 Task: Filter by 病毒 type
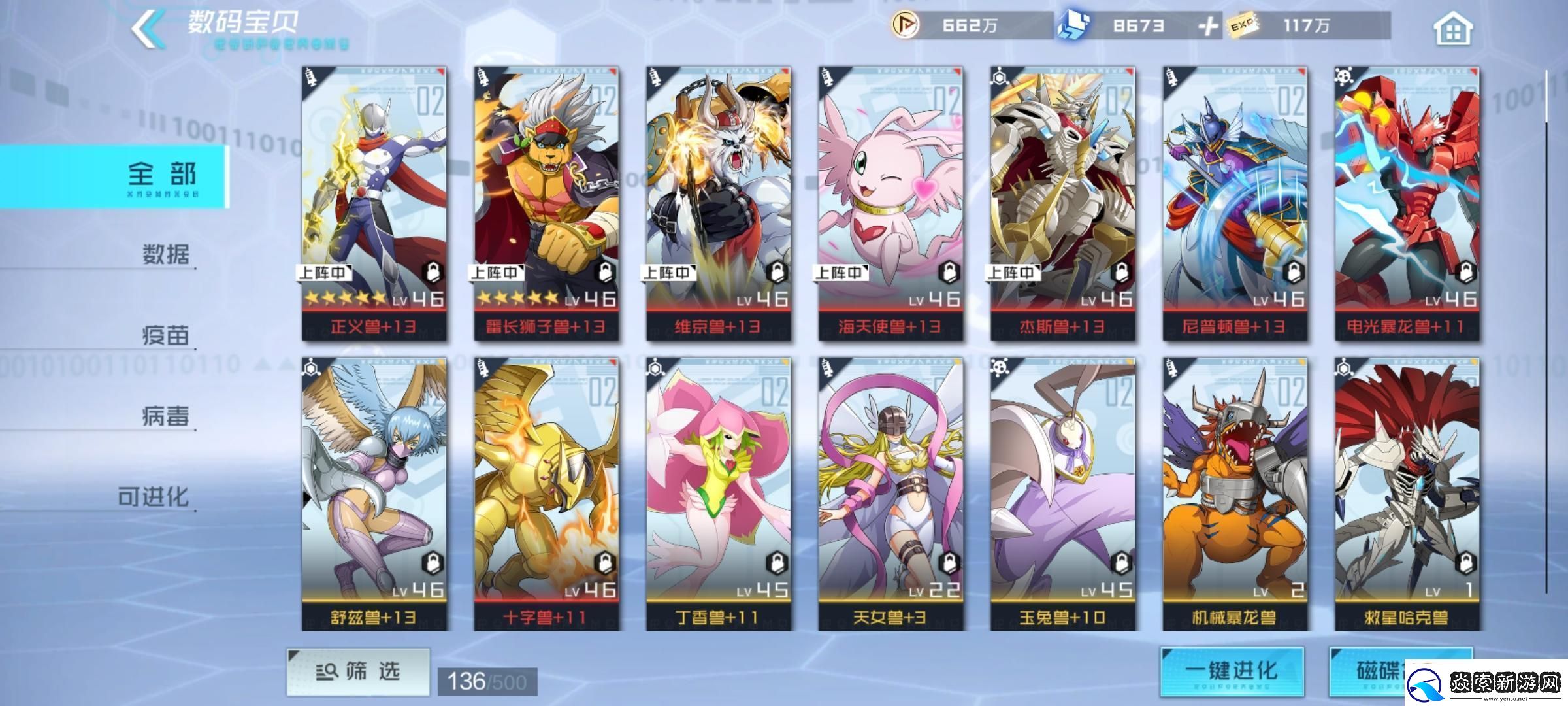(165, 416)
